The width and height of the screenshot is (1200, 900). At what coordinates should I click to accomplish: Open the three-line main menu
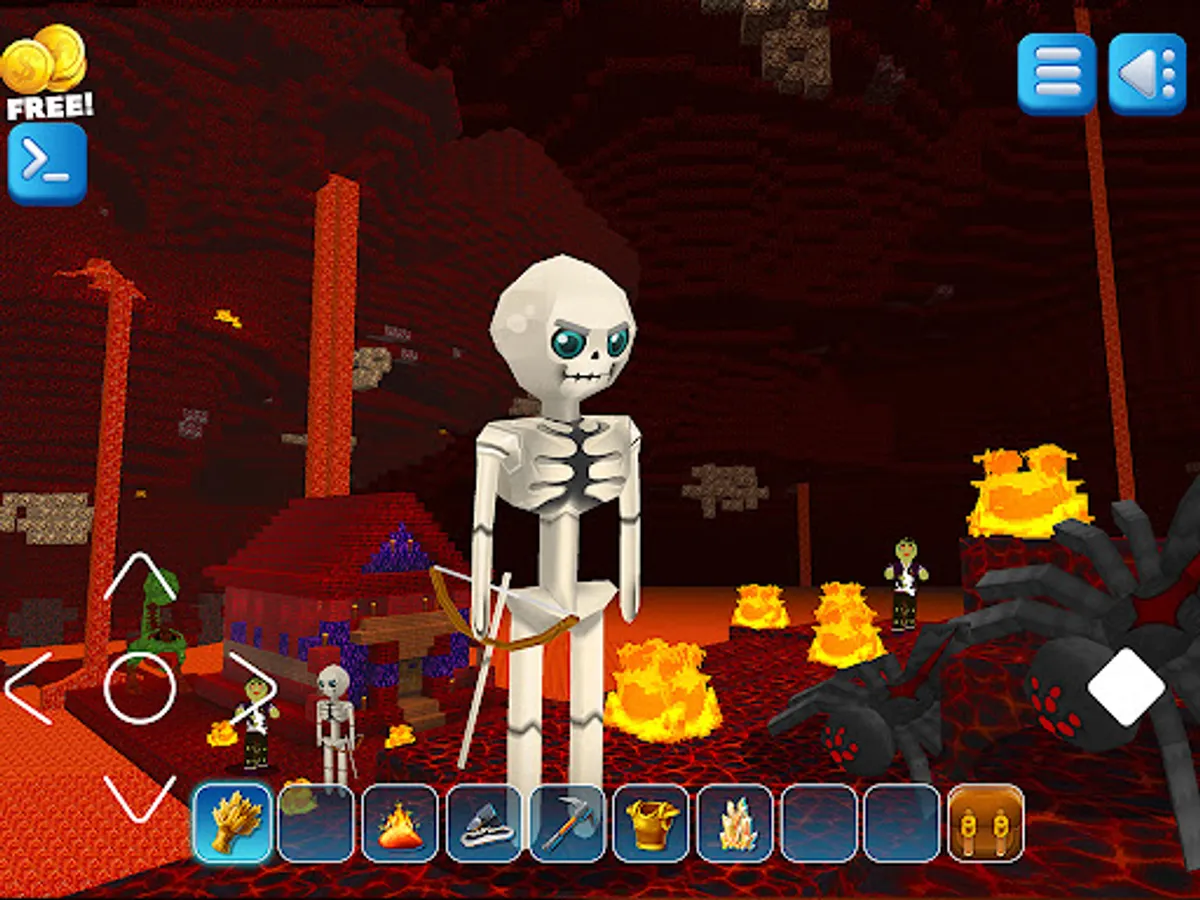click(1057, 74)
